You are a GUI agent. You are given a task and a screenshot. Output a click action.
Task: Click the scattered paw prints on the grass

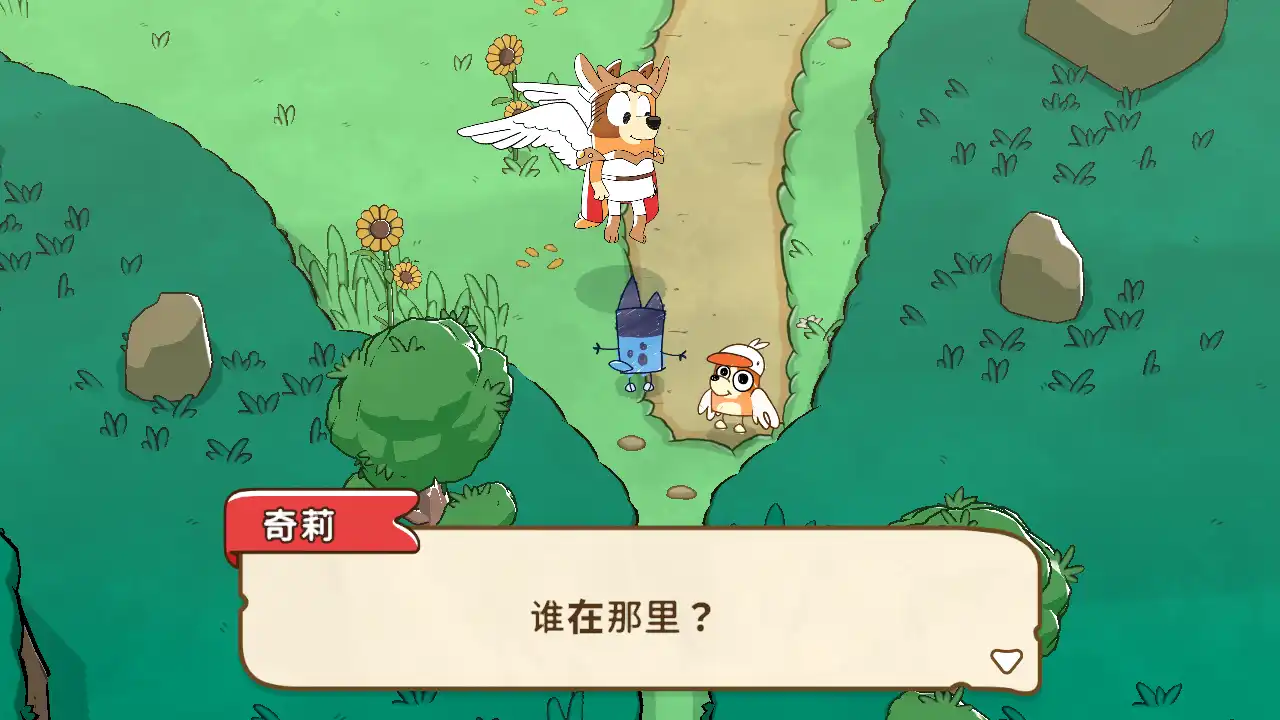pos(540,255)
